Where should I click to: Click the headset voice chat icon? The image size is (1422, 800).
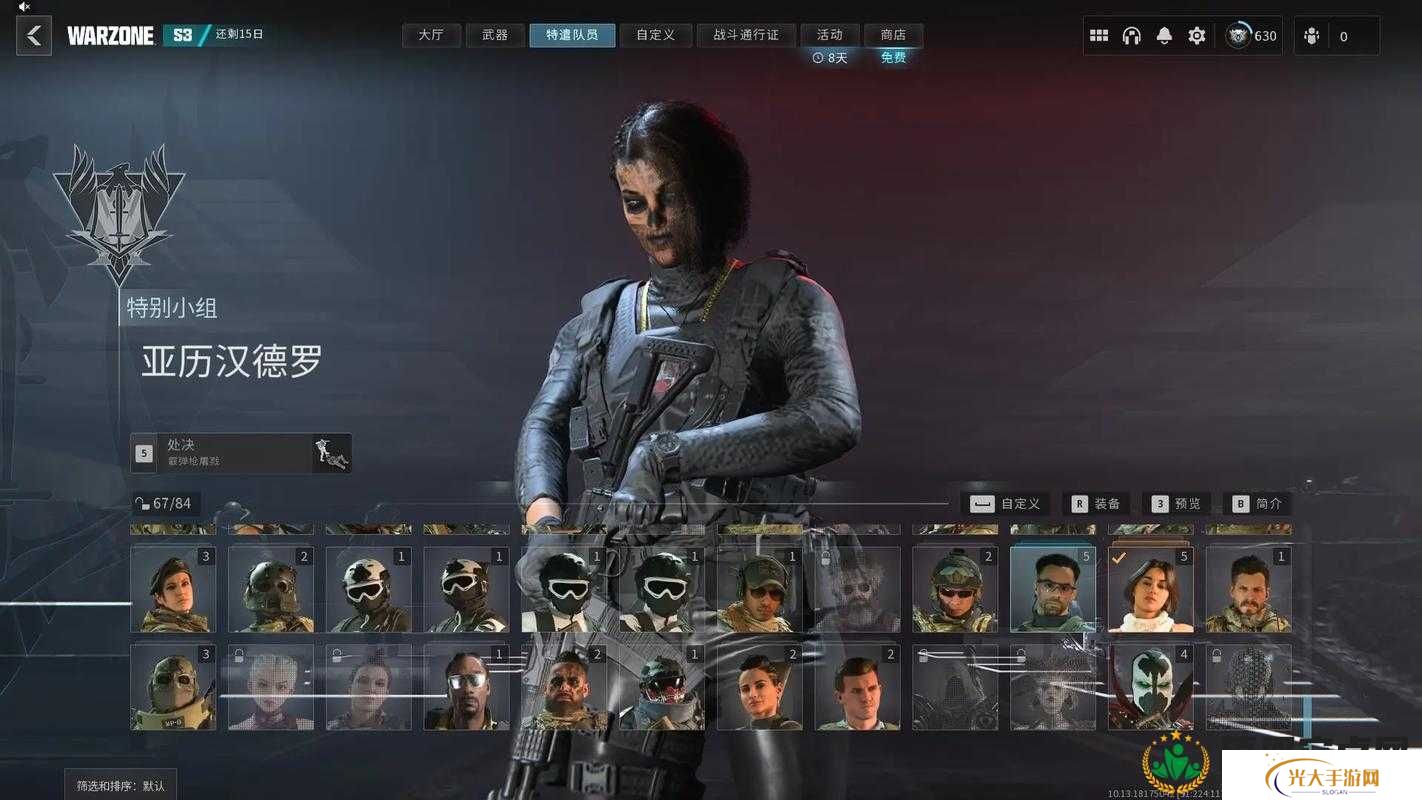1132,36
